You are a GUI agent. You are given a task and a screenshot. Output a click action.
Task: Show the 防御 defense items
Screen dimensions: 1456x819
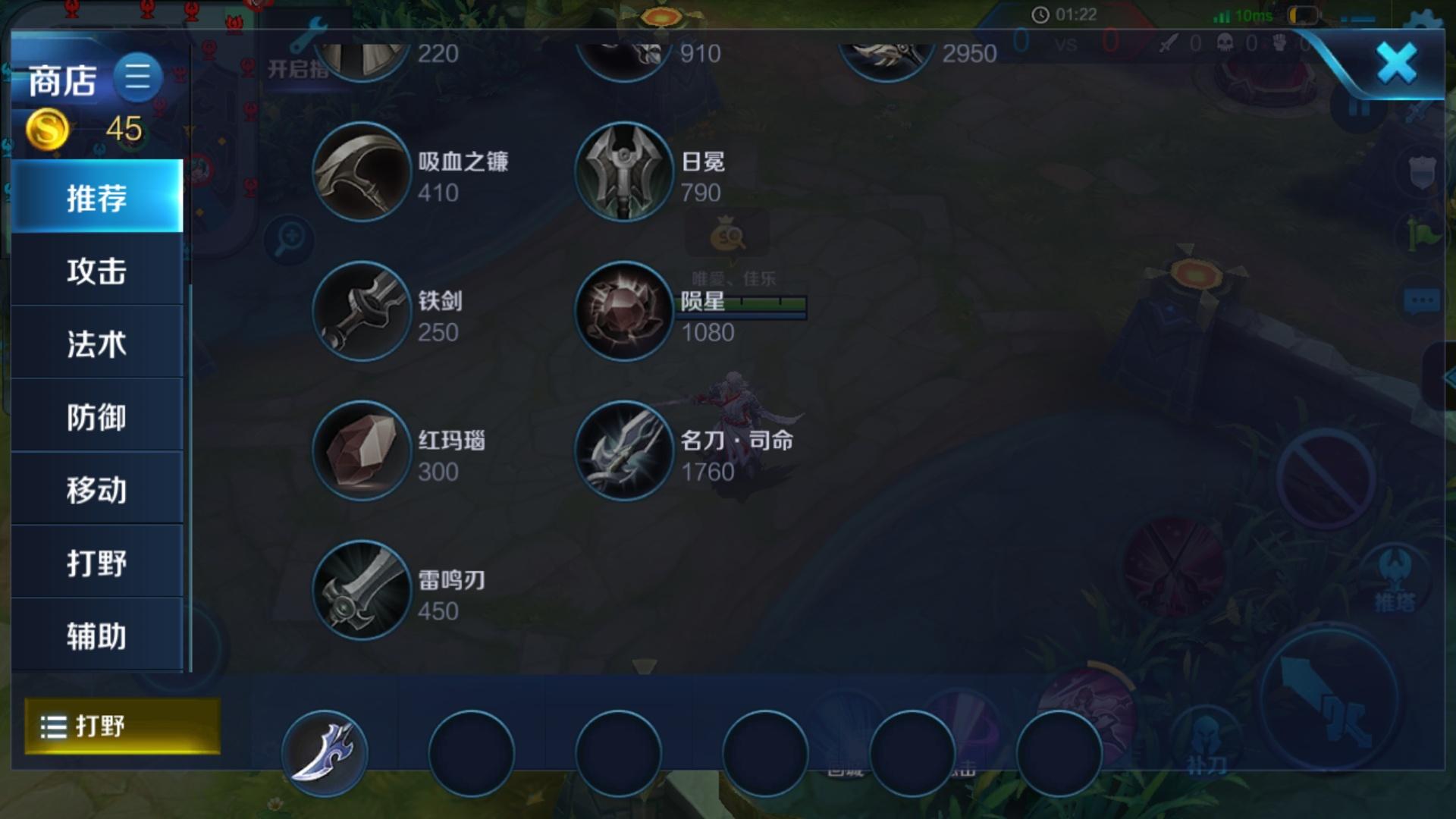(97, 416)
